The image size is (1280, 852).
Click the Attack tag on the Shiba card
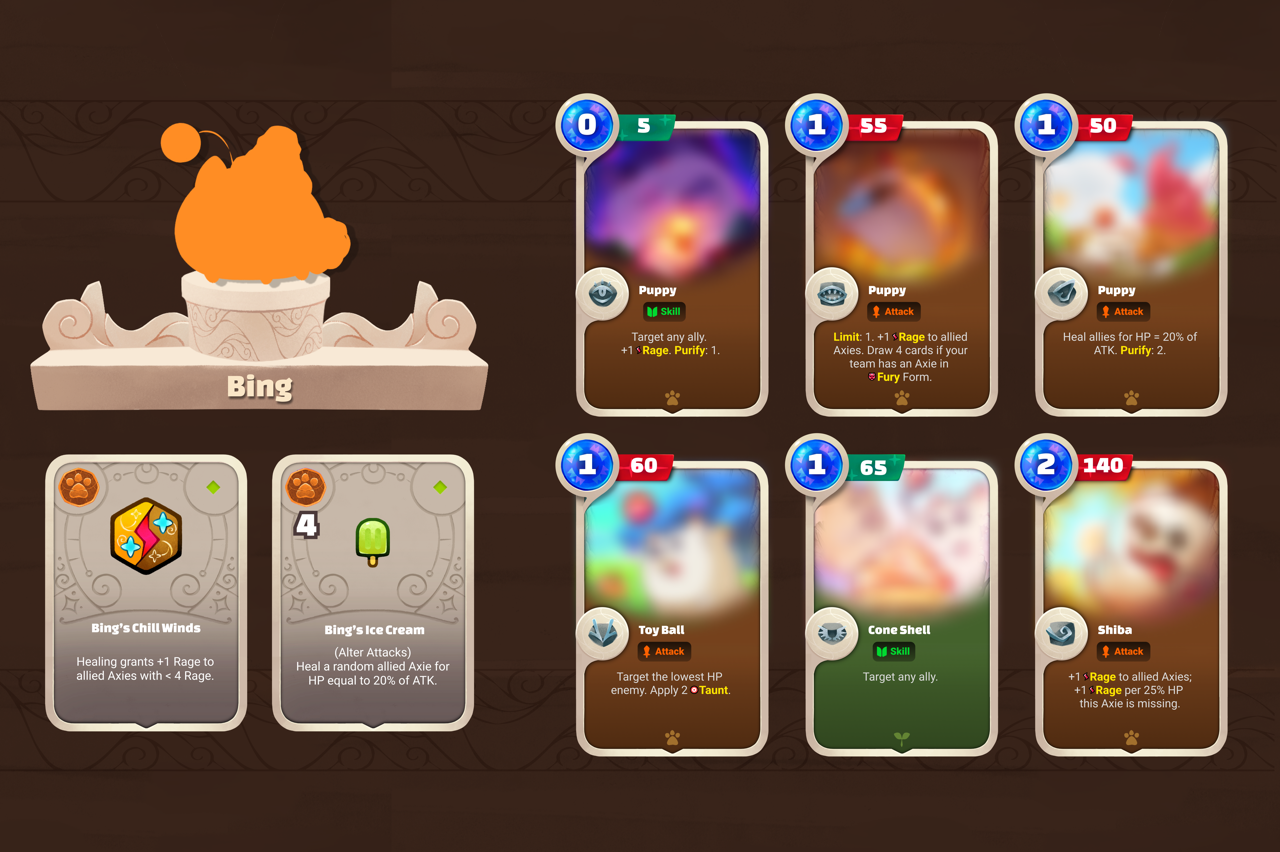1123,651
